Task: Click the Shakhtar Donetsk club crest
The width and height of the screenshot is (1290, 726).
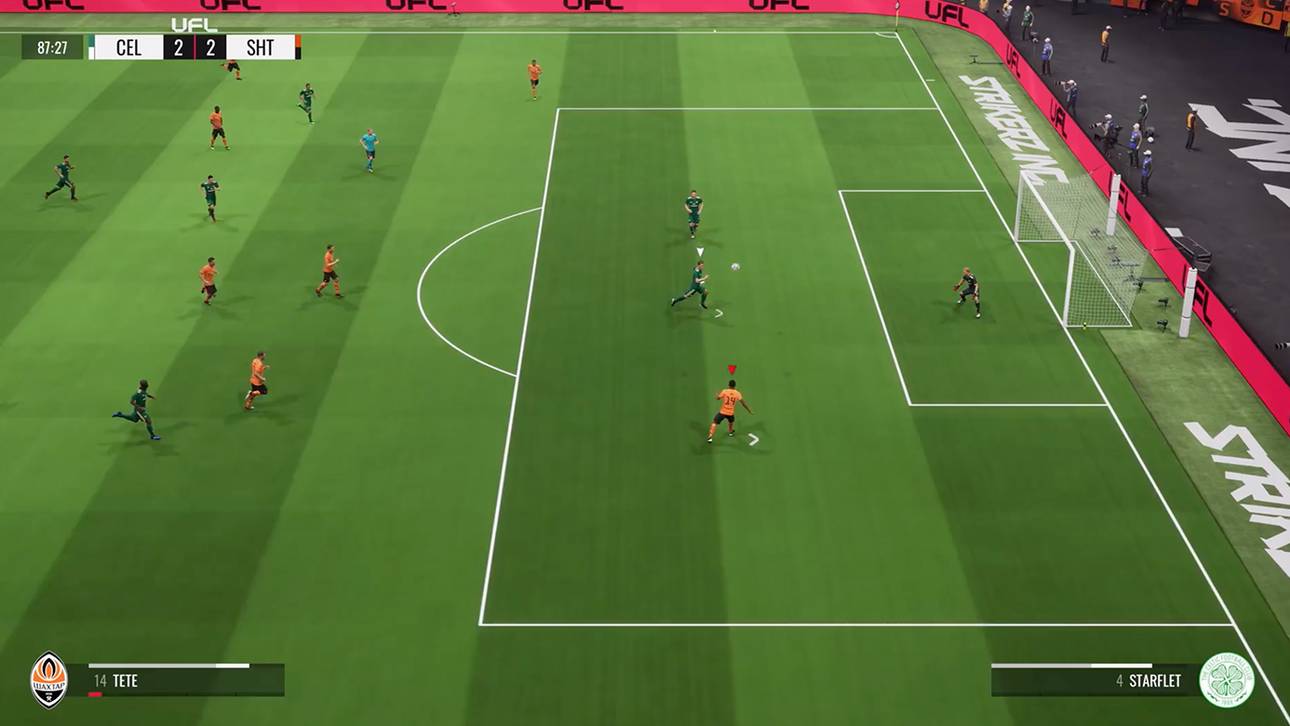Action: point(48,677)
